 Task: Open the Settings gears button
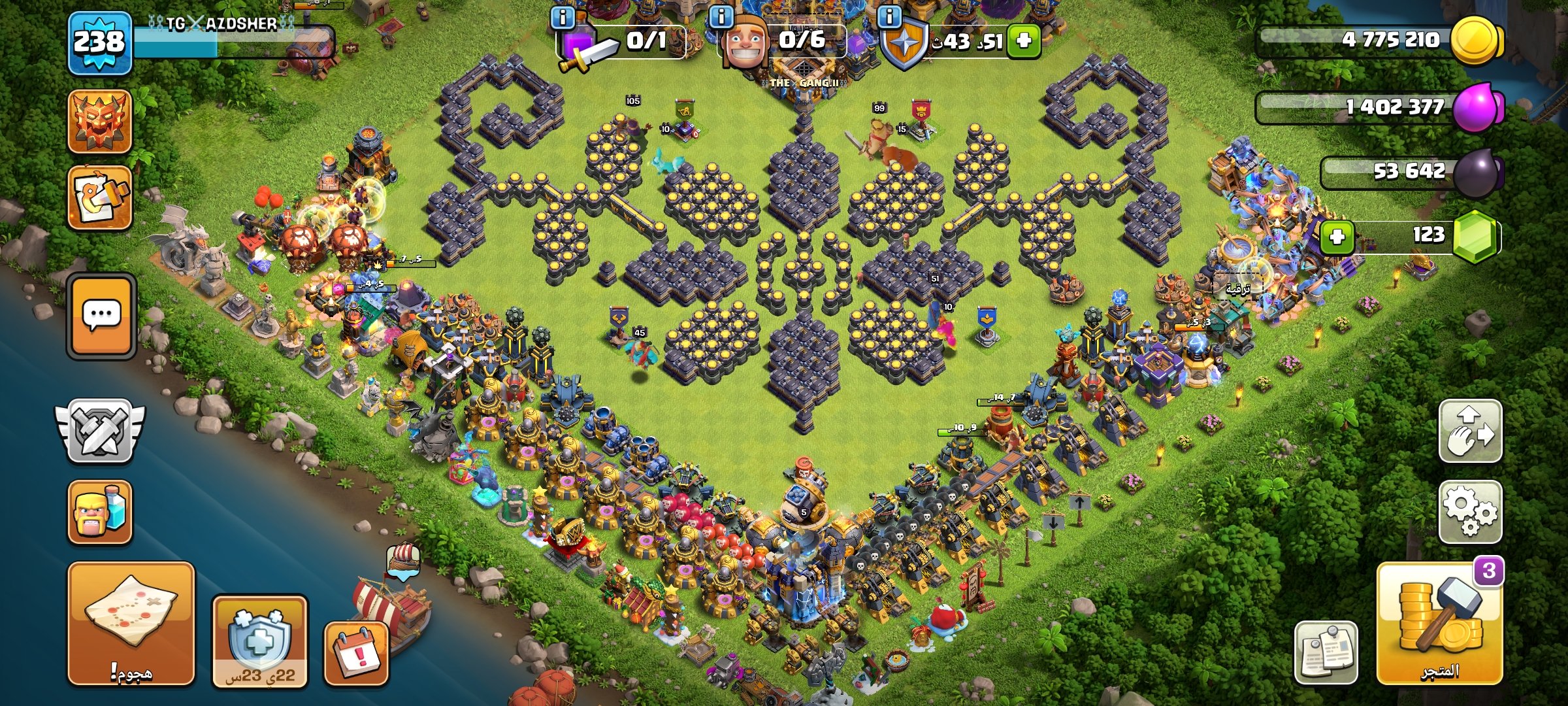pos(1470,512)
